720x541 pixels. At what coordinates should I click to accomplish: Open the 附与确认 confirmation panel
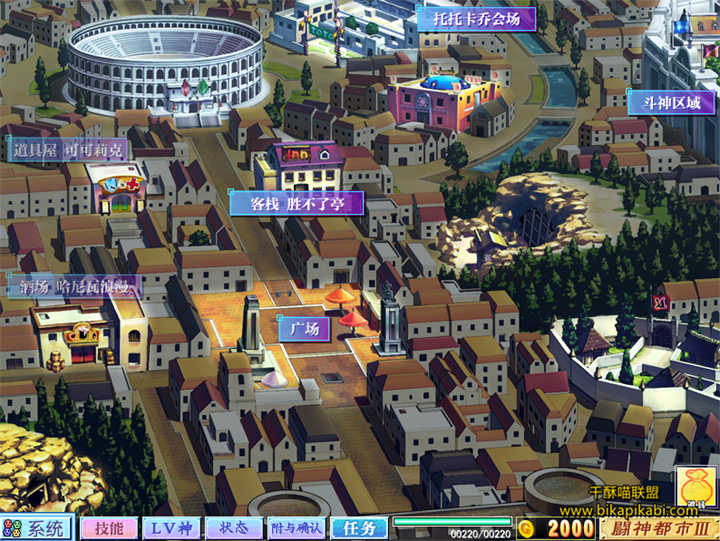point(296,528)
